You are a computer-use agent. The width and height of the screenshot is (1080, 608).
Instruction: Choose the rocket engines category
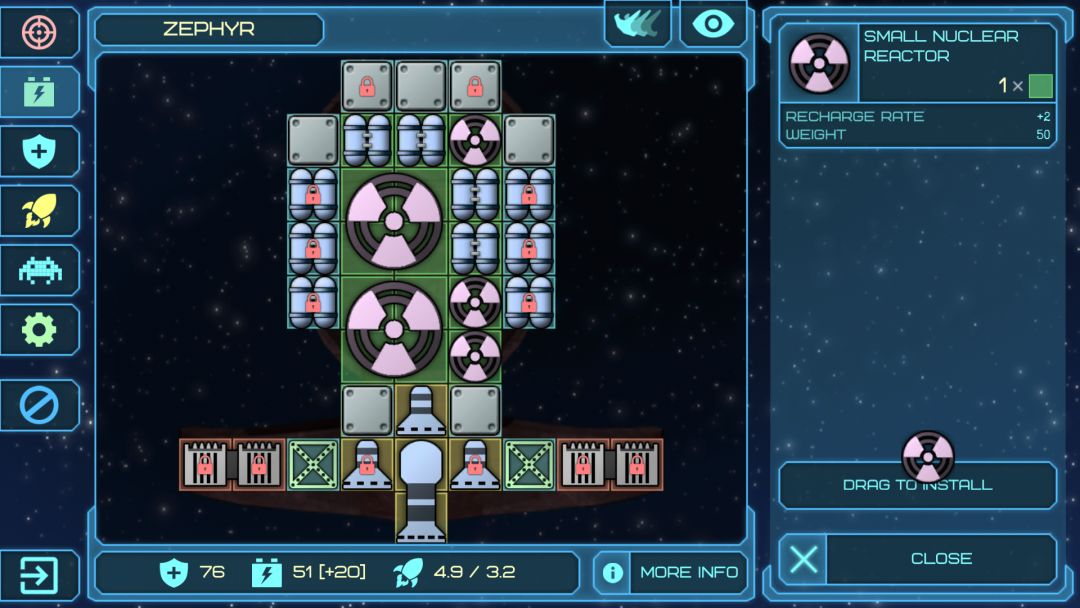[x=40, y=210]
